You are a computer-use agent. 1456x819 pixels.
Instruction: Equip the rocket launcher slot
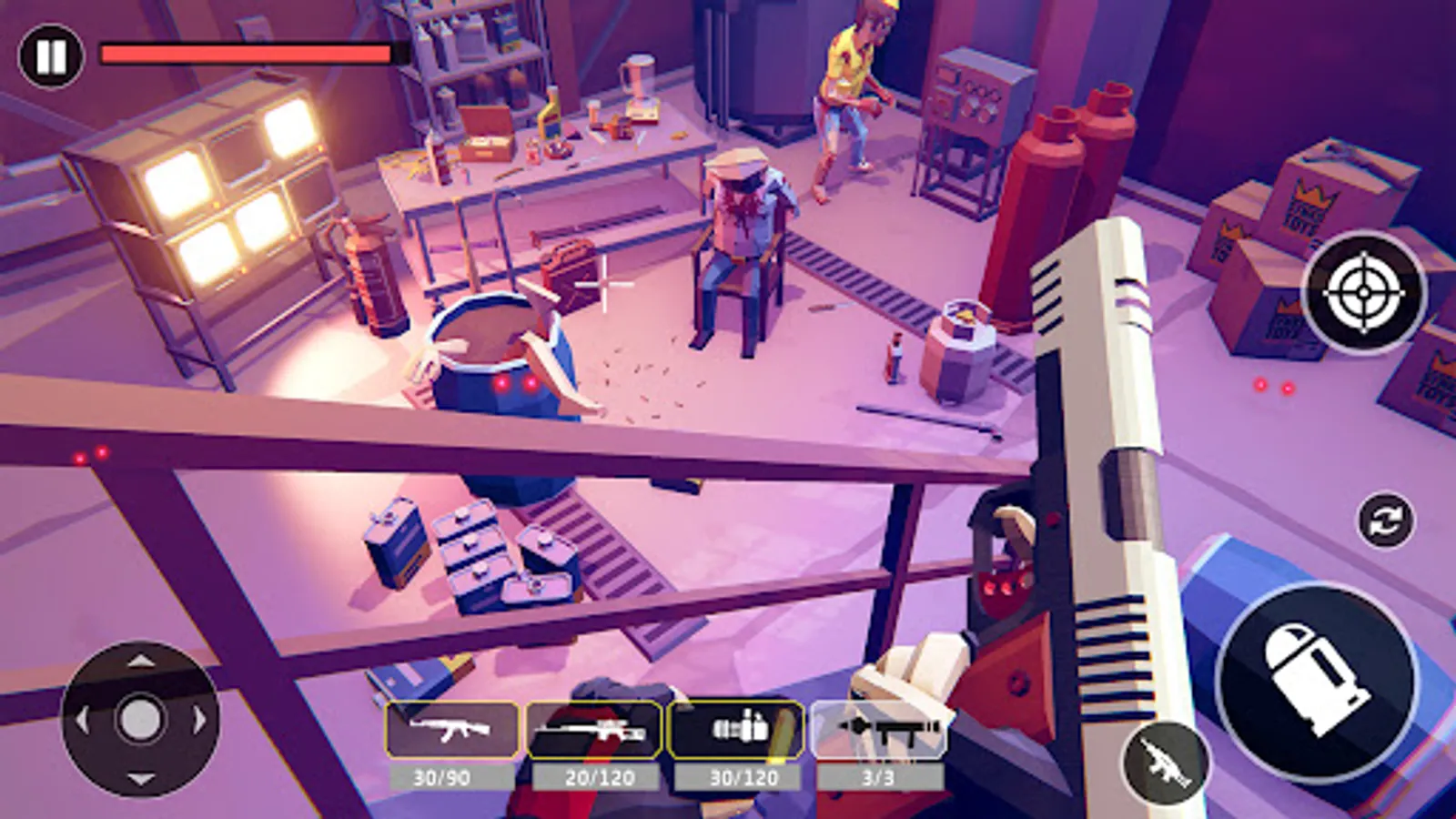pyautogui.click(x=879, y=730)
